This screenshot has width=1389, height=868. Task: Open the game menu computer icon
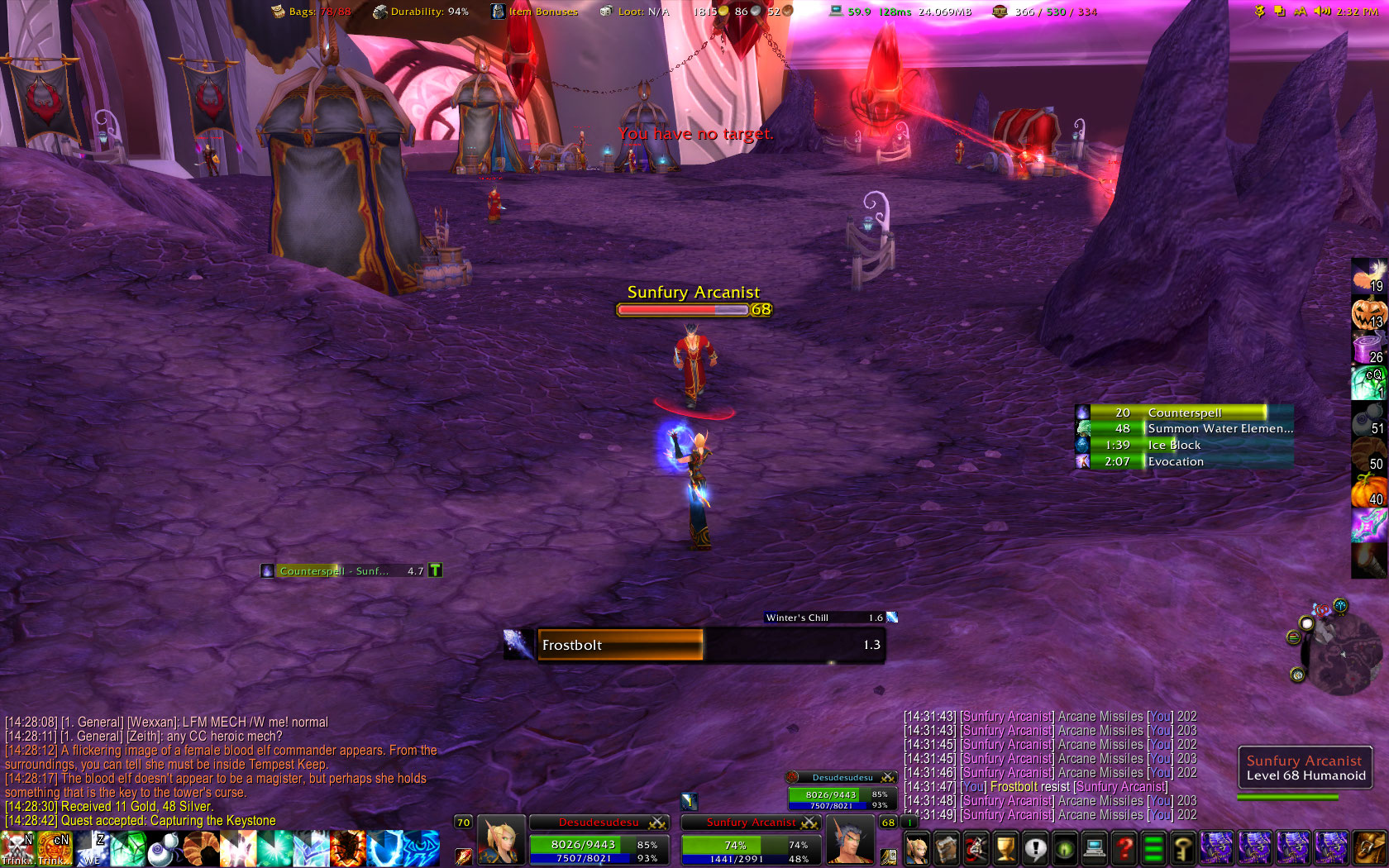[1095, 849]
